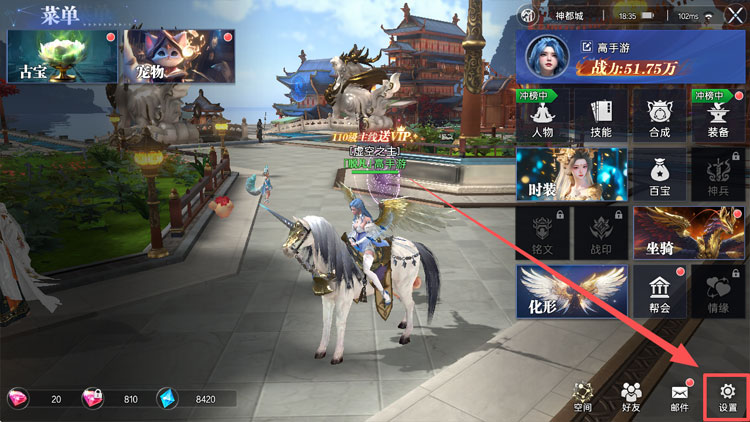Open the 人物 character panel
750x422 pixels.
click(x=543, y=116)
